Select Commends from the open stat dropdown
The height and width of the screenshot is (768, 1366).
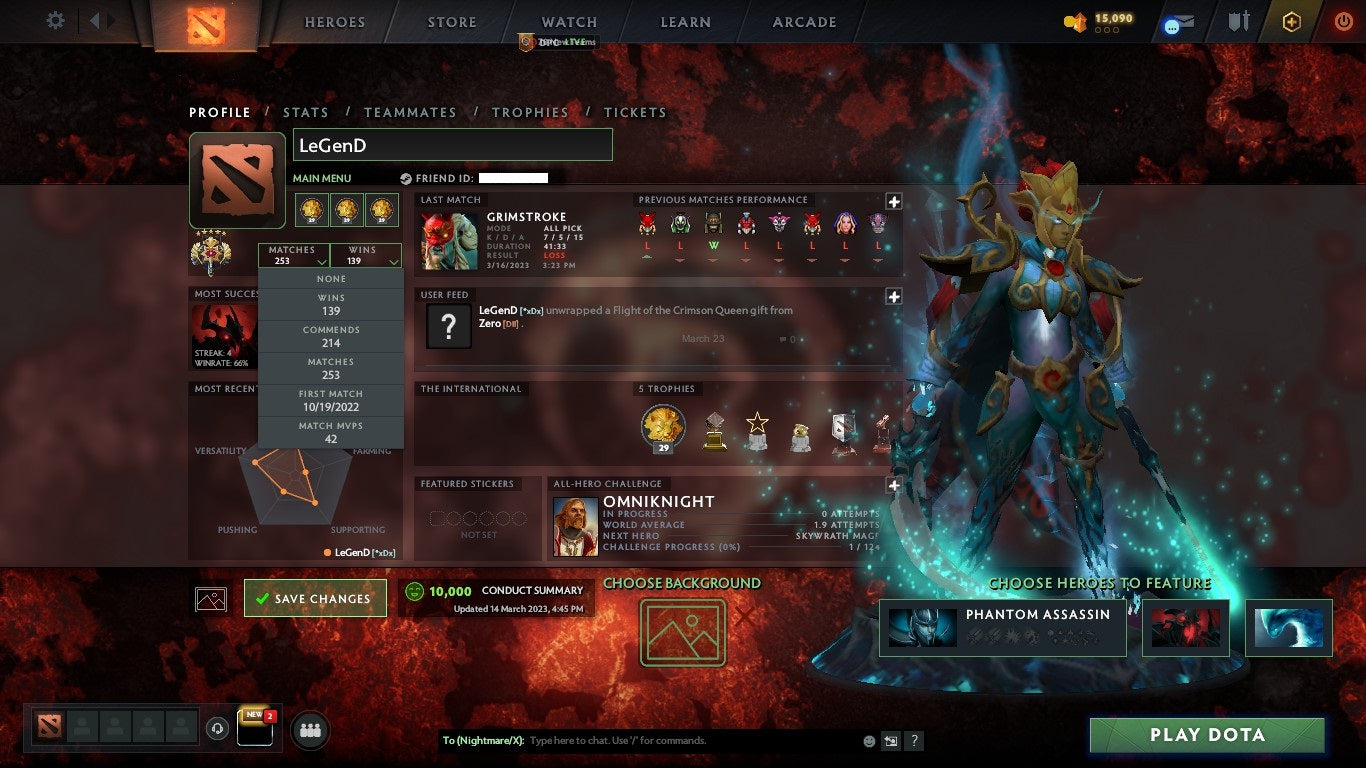pyautogui.click(x=331, y=335)
